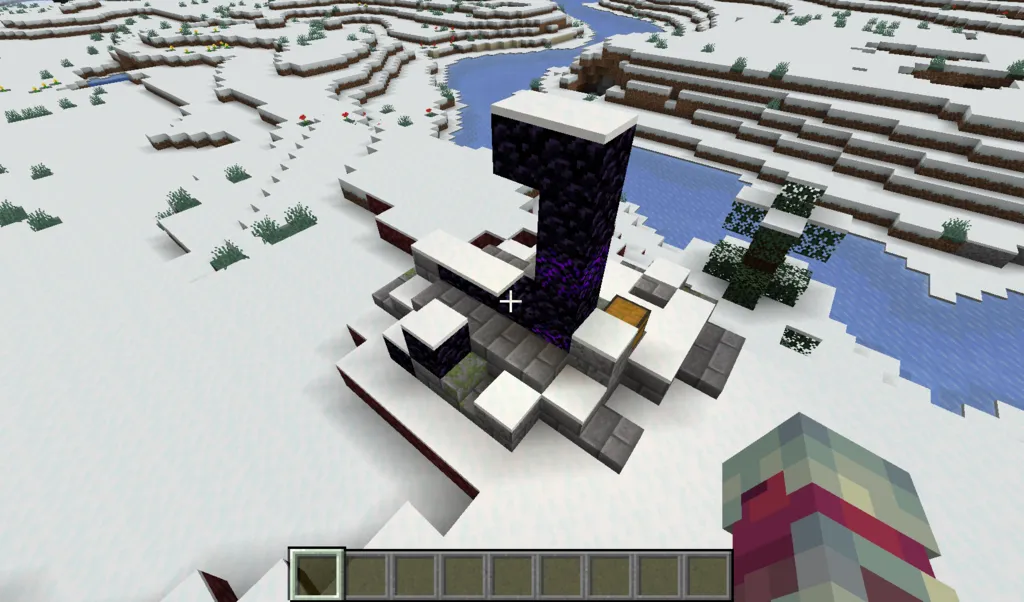
Task: Select the highlighted hotbar slot
Action: pos(317,576)
